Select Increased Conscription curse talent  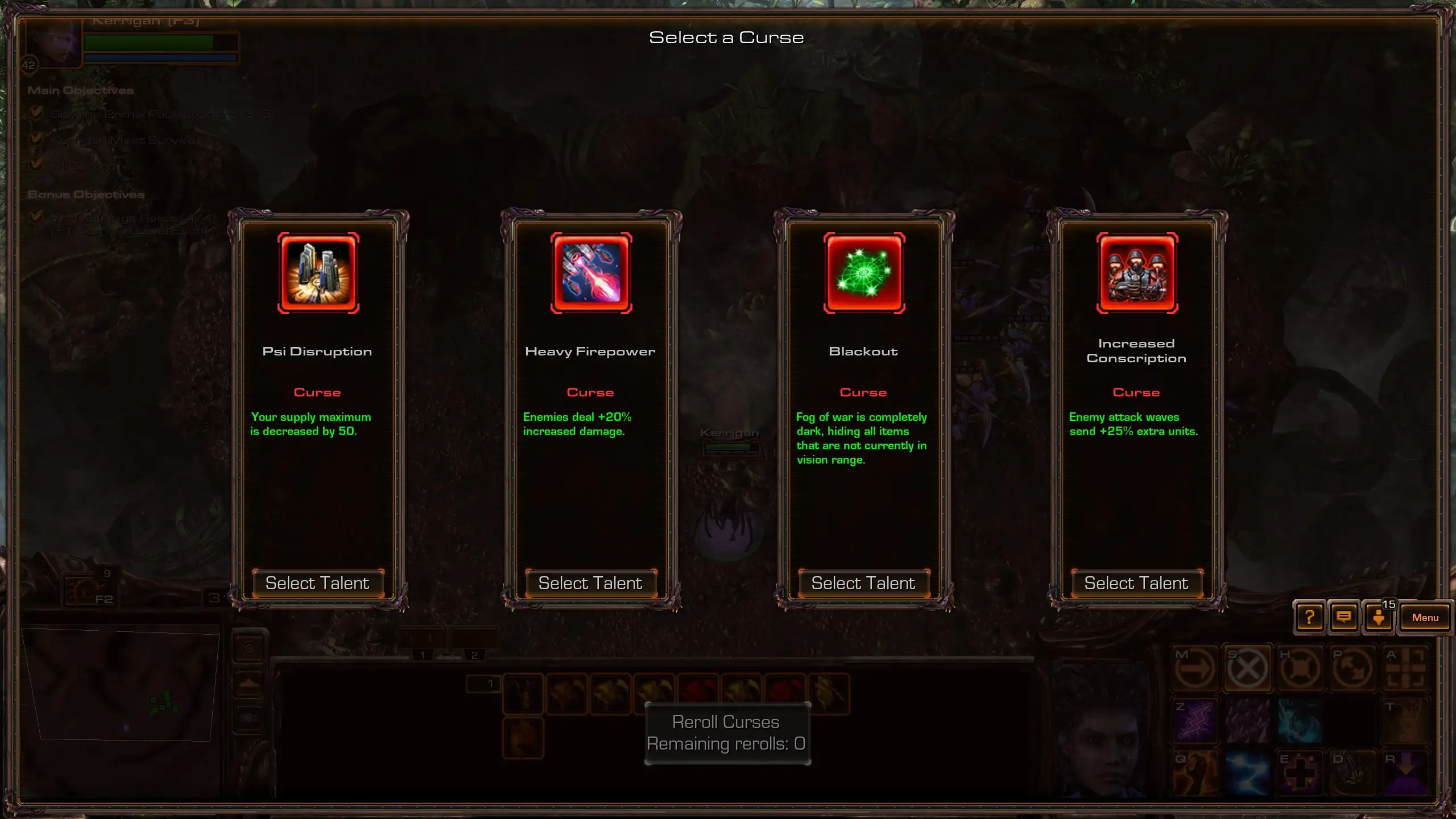[1136, 584]
